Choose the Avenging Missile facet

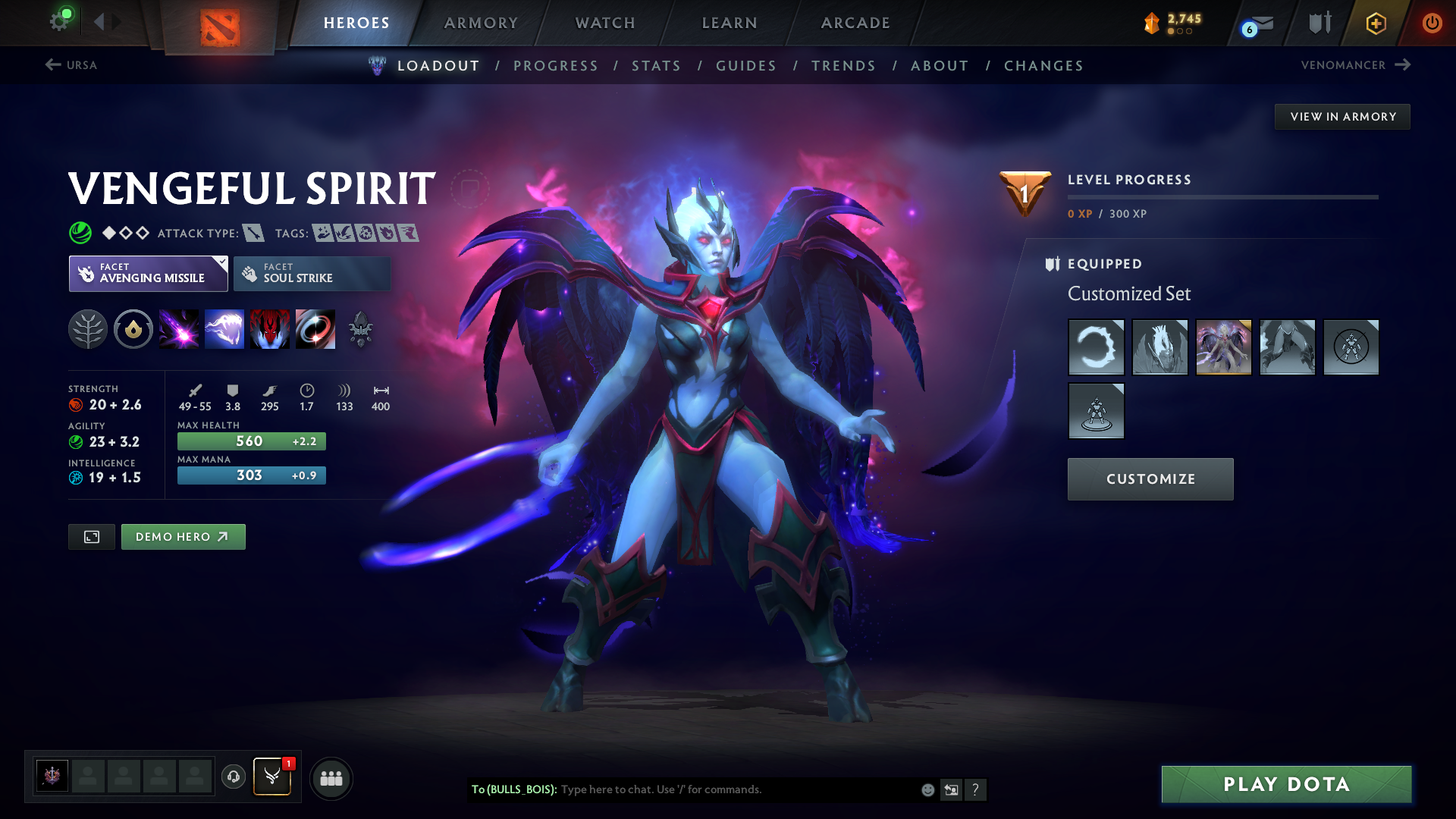point(149,274)
